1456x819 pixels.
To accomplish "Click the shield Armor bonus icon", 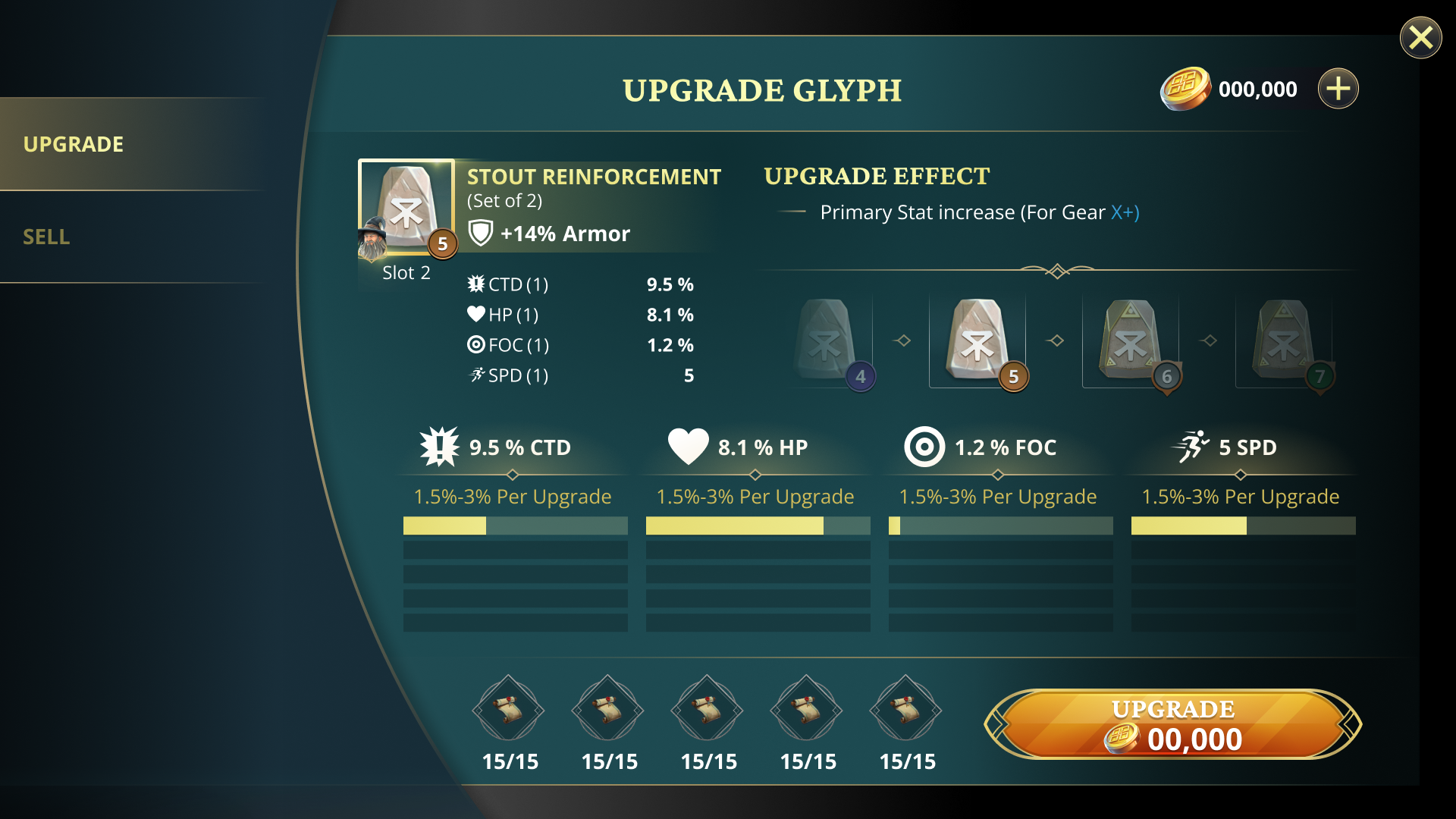I will pyautogui.click(x=479, y=234).
